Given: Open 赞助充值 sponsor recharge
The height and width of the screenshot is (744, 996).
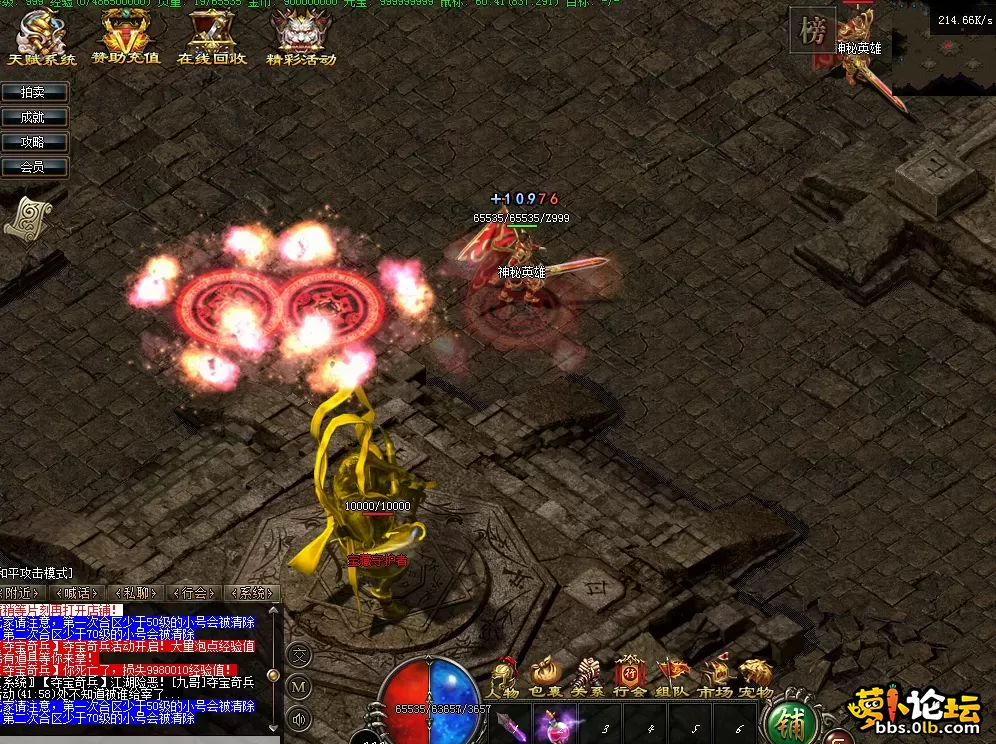Looking at the screenshot, I should tap(125, 36).
